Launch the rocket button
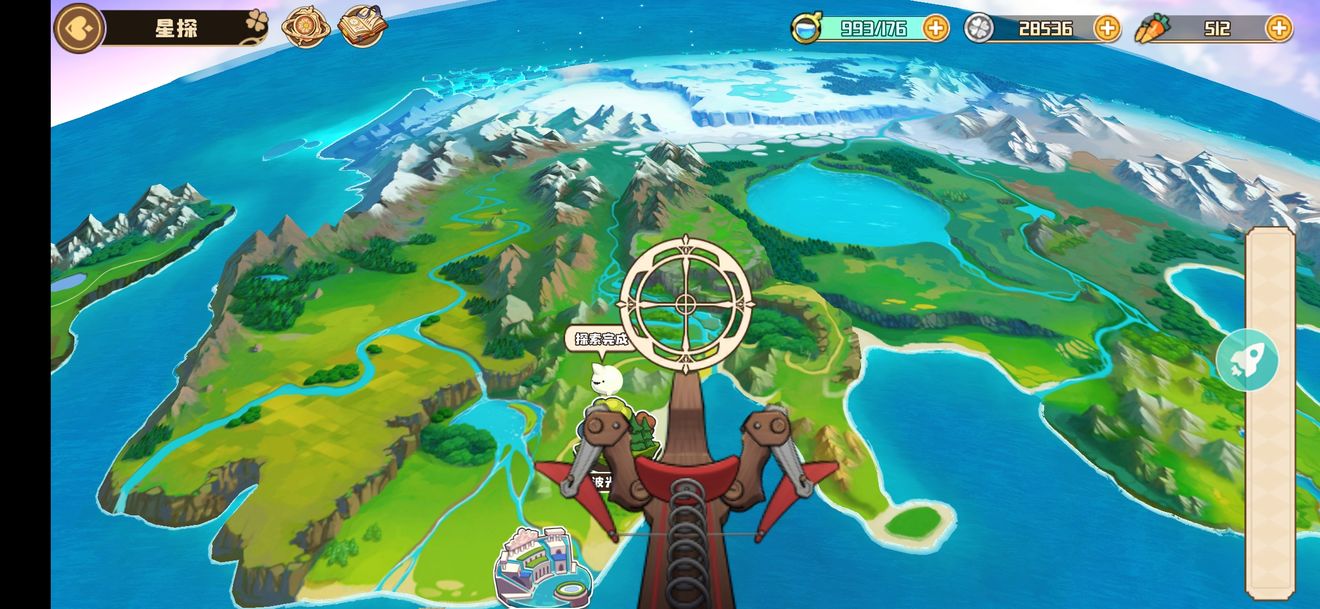 [1247, 360]
